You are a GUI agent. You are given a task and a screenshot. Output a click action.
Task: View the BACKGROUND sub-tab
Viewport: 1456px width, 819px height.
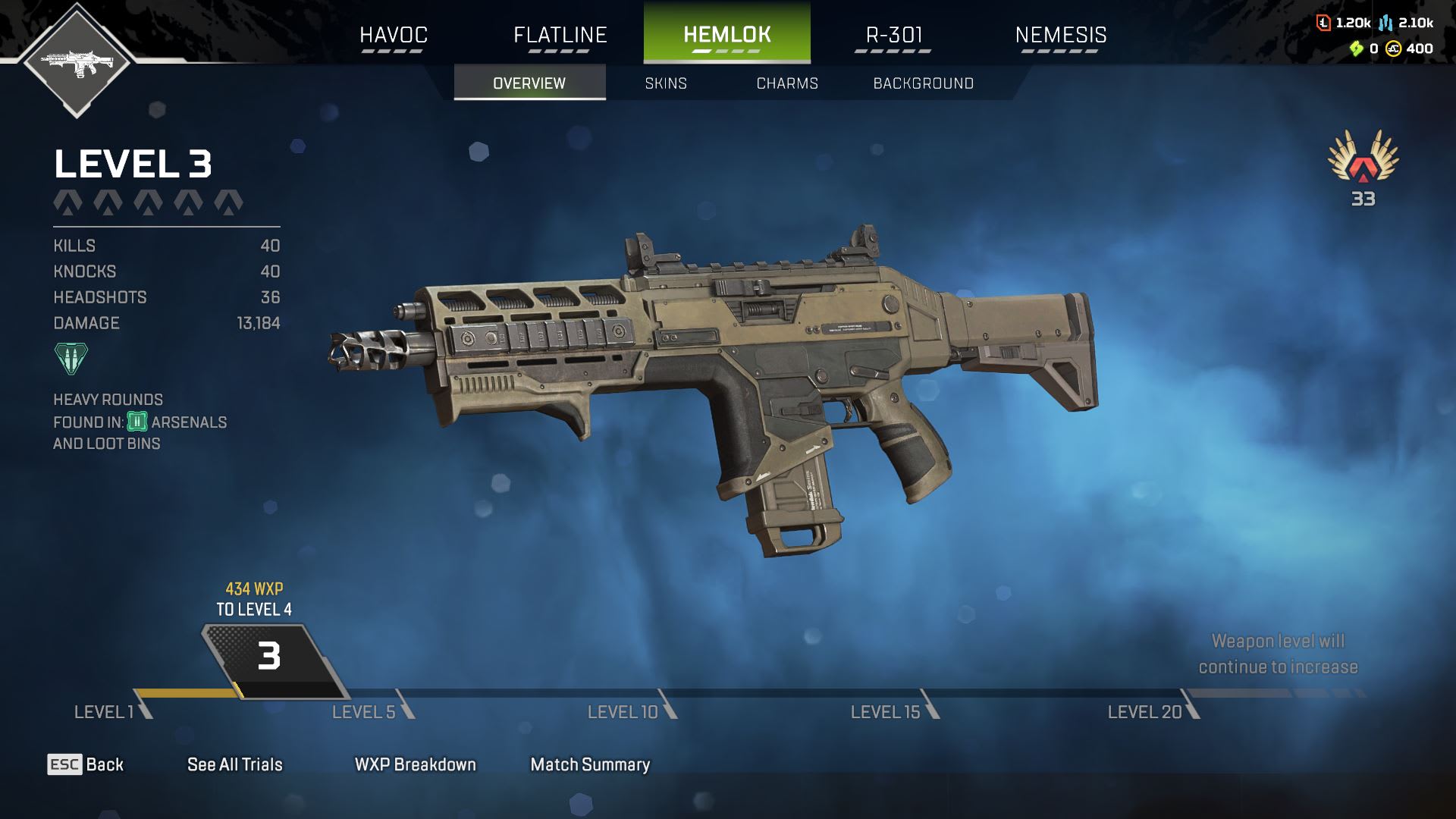point(923,83)
